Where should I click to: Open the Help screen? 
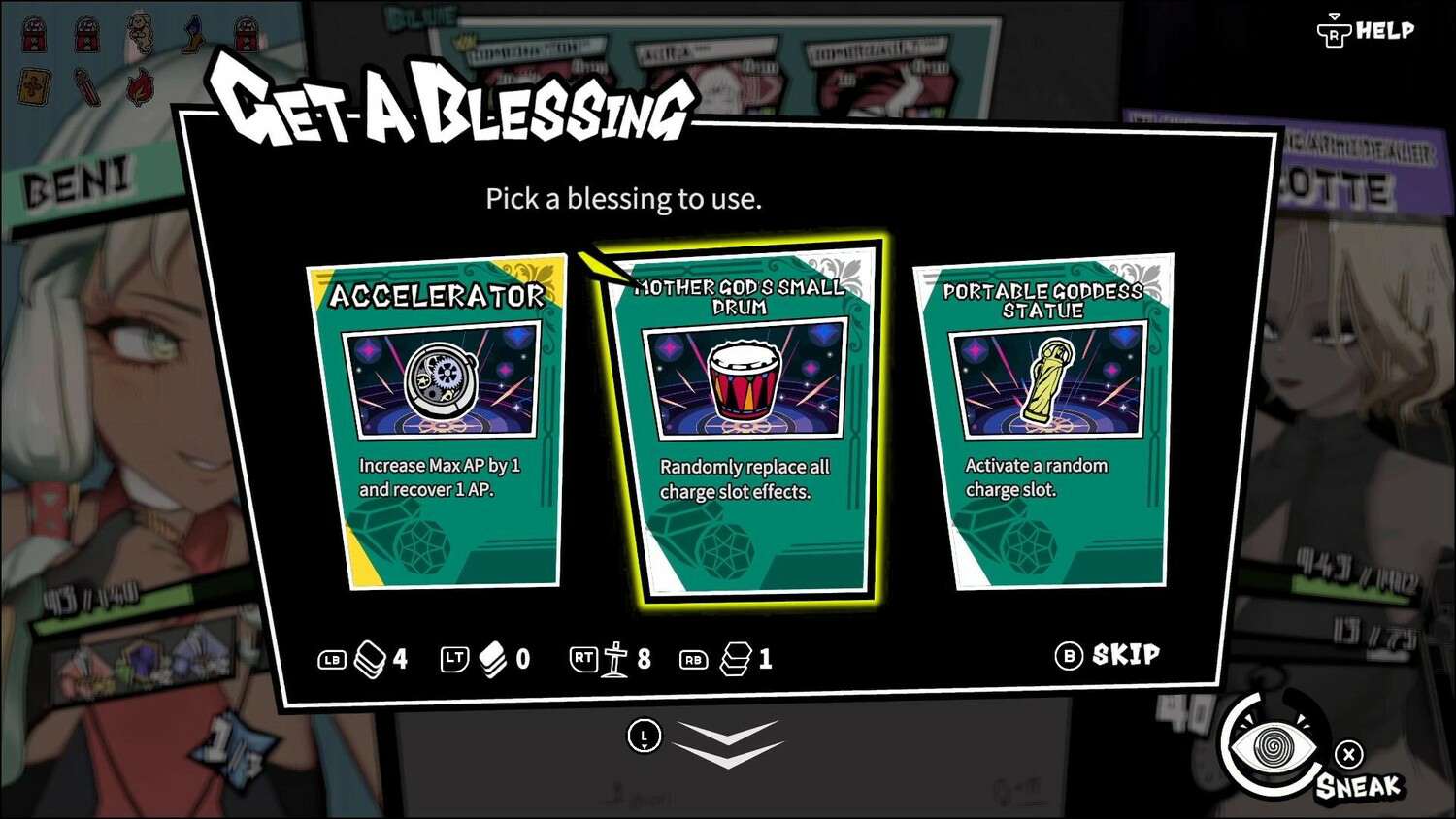tap(1367, 32)
